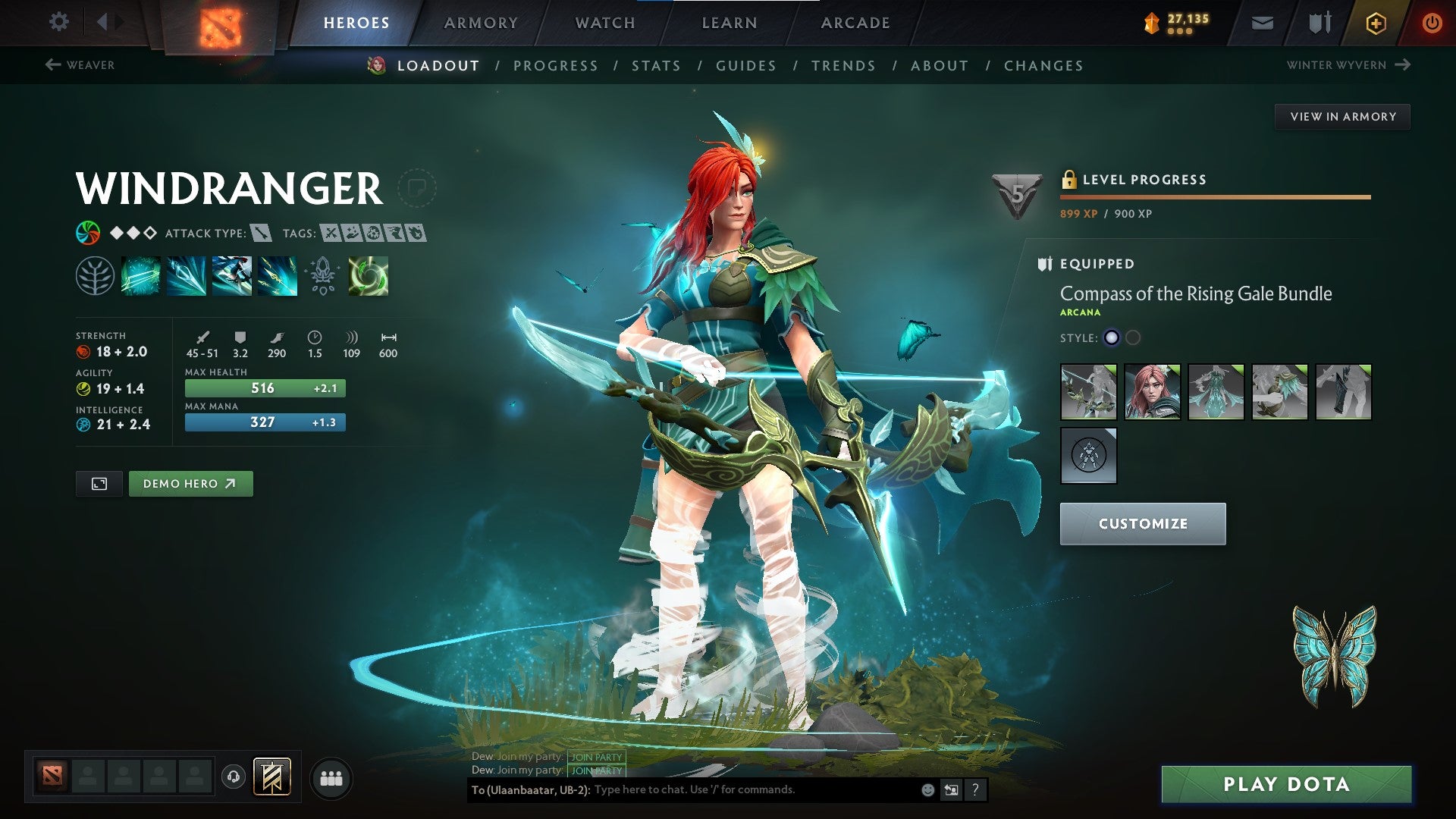Screen dimensions: 1456x819
Task: Switch to the Armory tab
Action: pos(481,23)
